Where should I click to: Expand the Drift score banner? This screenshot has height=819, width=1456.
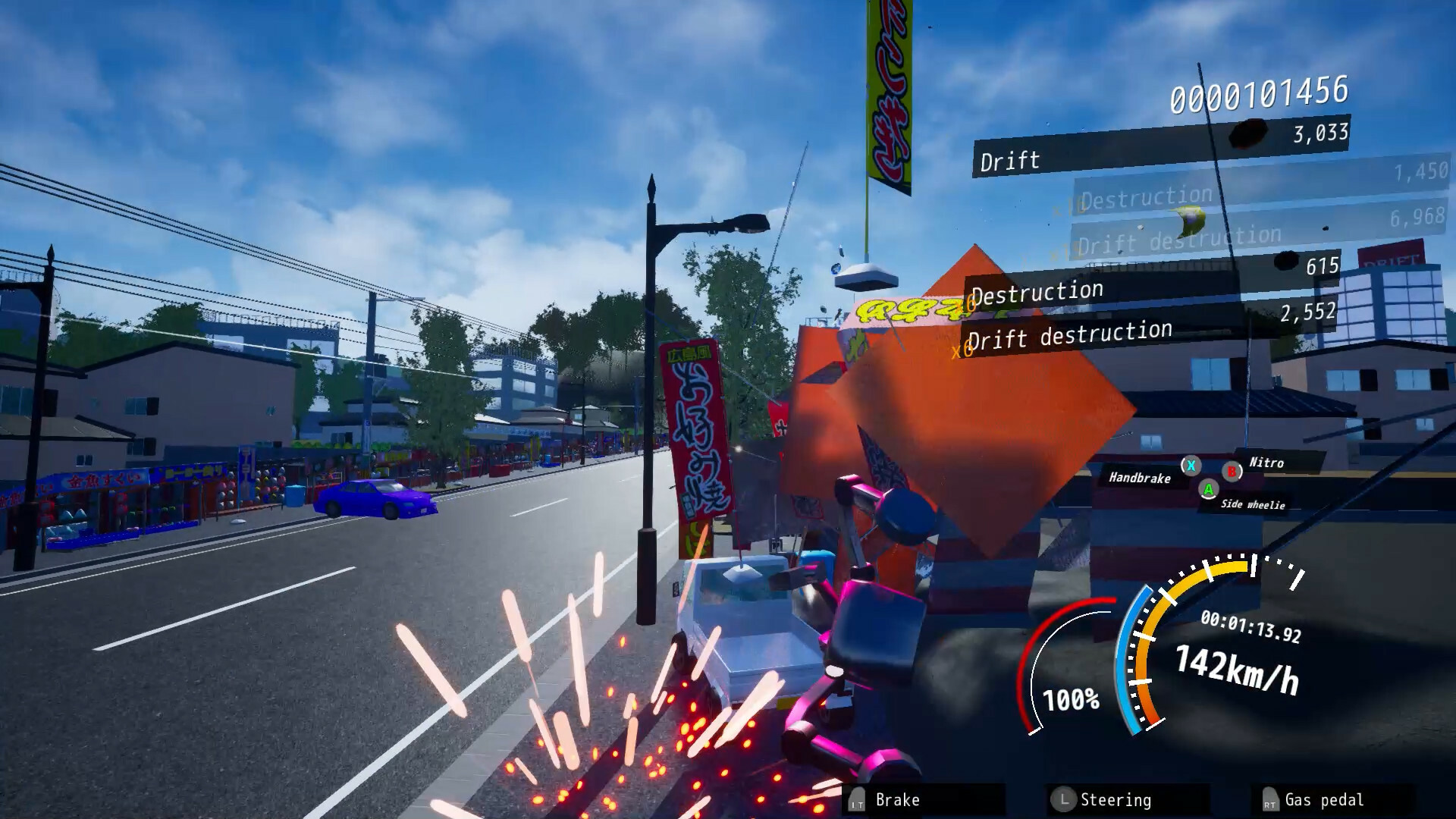[x=1009, y=161]
